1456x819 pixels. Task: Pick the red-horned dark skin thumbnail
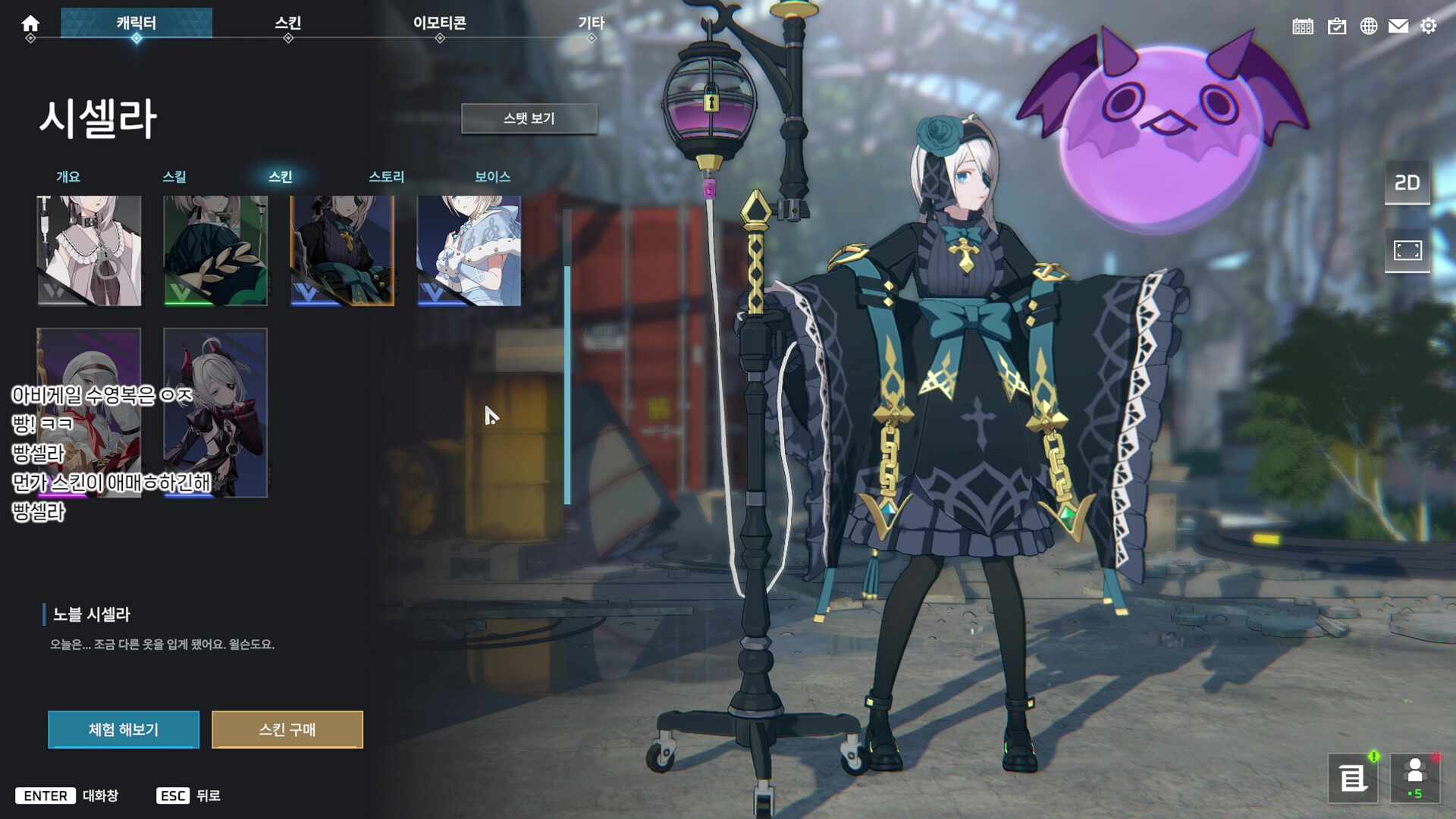[215, 413]
